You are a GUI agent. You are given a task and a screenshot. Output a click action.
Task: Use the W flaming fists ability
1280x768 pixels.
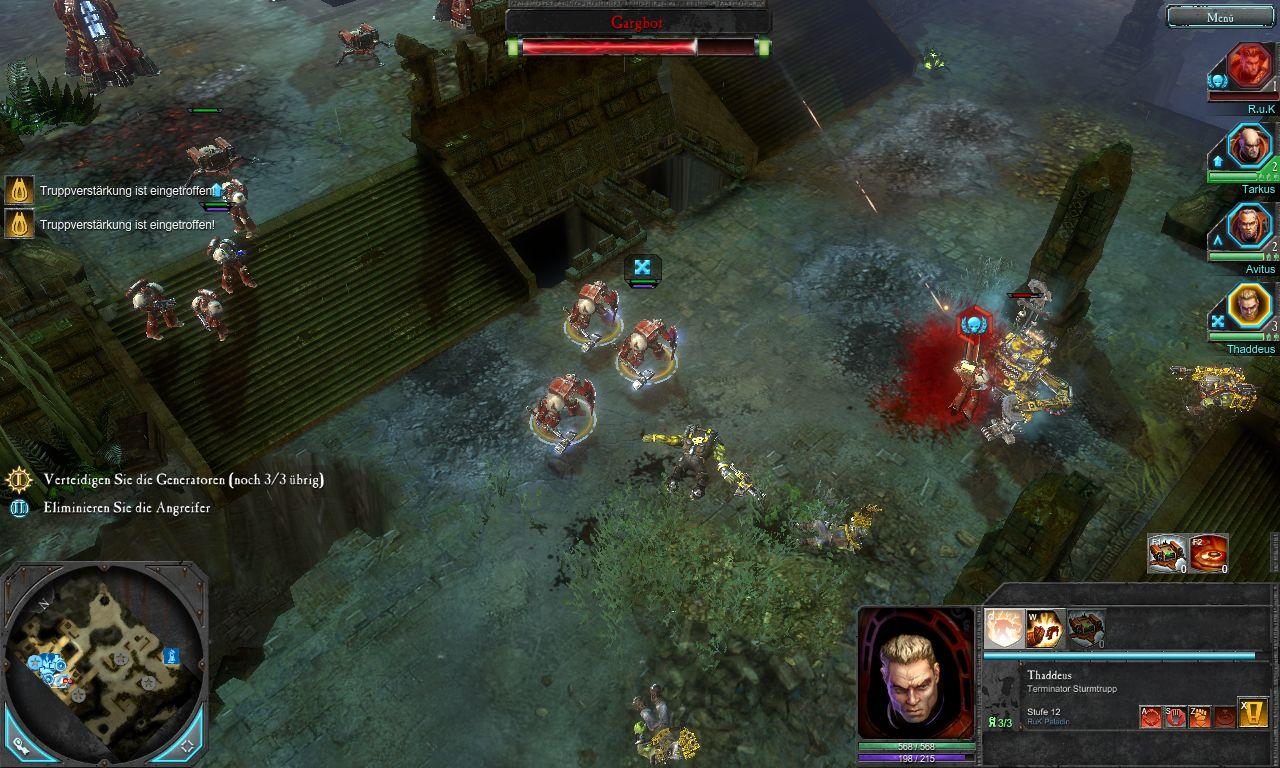coord(1045,629)
